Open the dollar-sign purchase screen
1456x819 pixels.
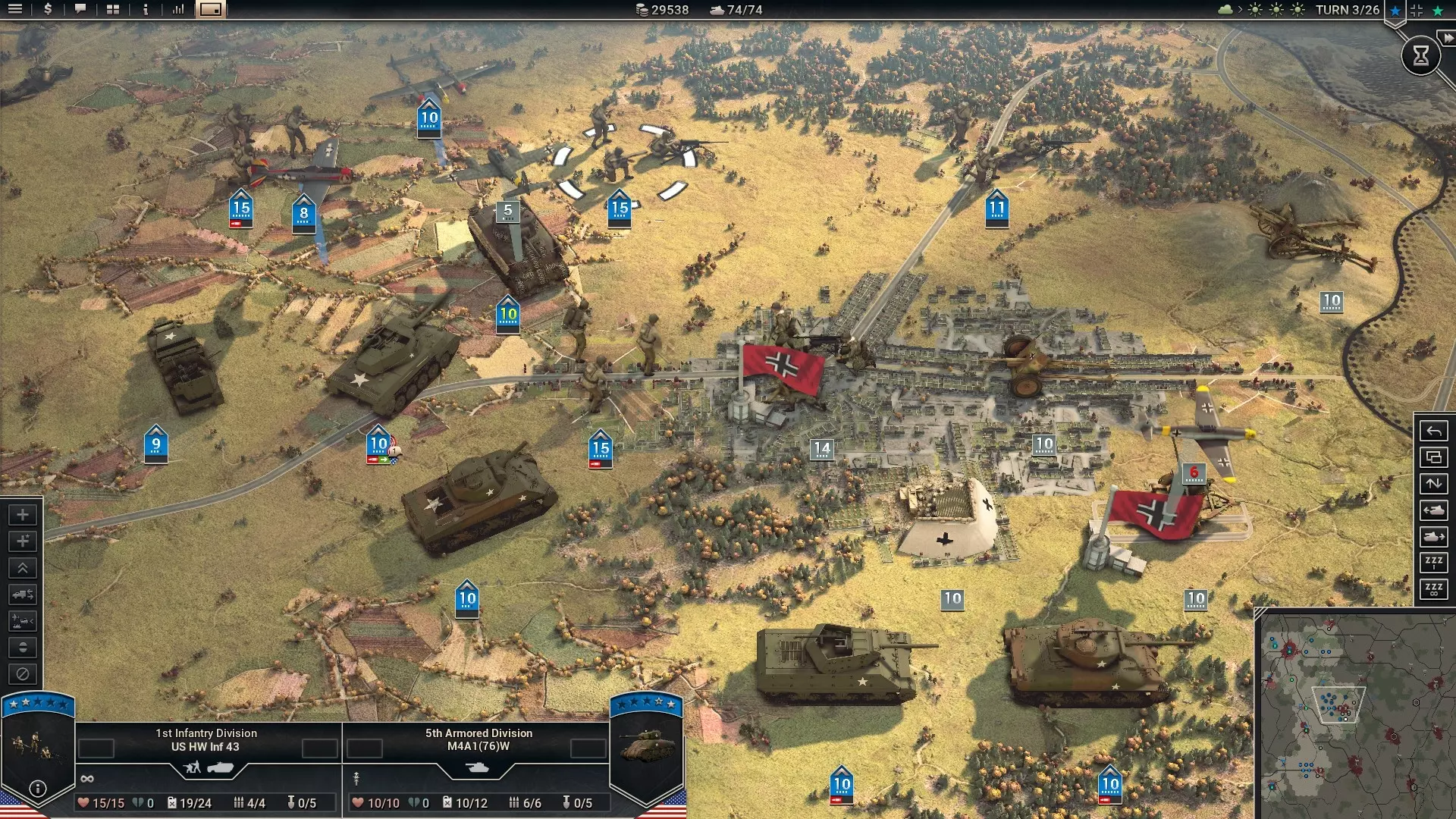[48, 10]
